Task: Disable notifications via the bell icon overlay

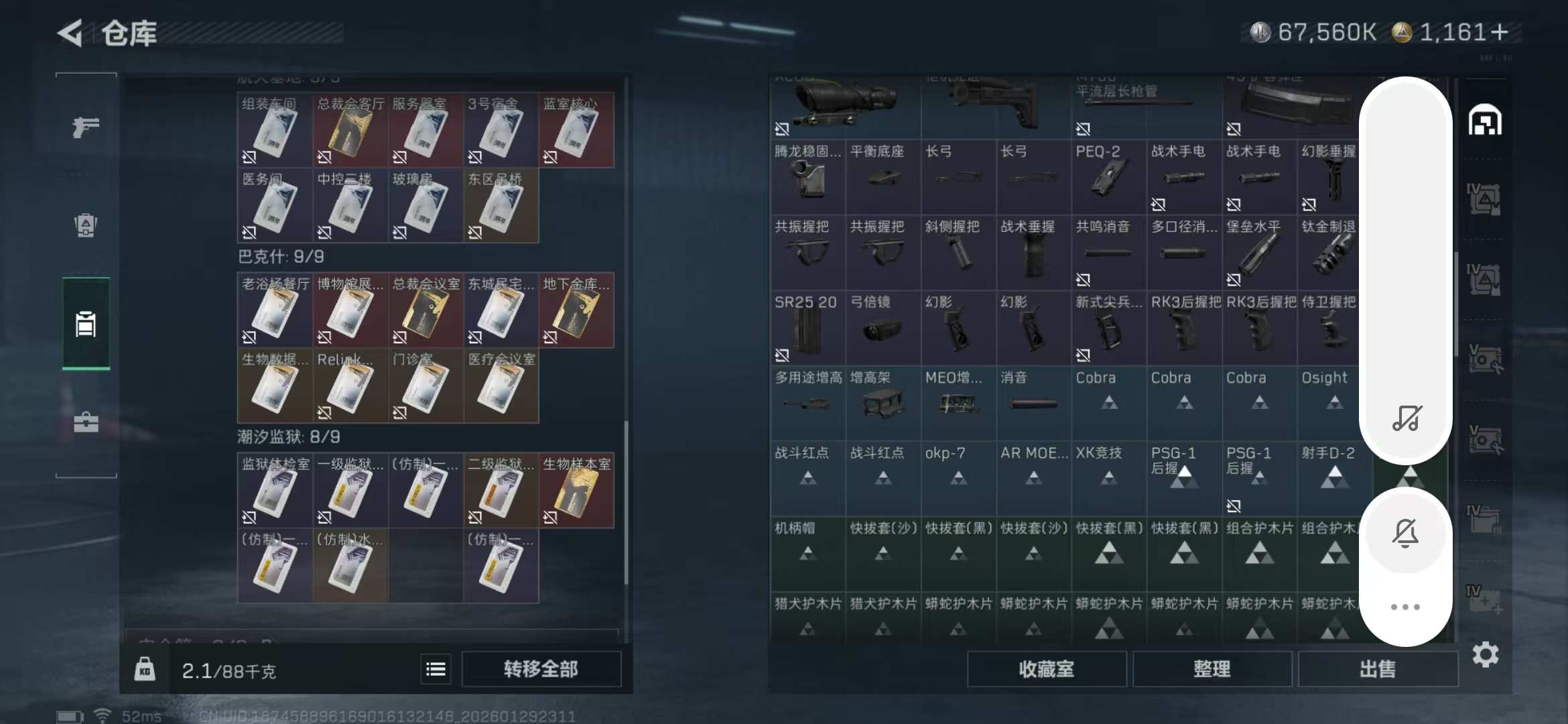Action: pyautogui.click(x=1406, y=533)
